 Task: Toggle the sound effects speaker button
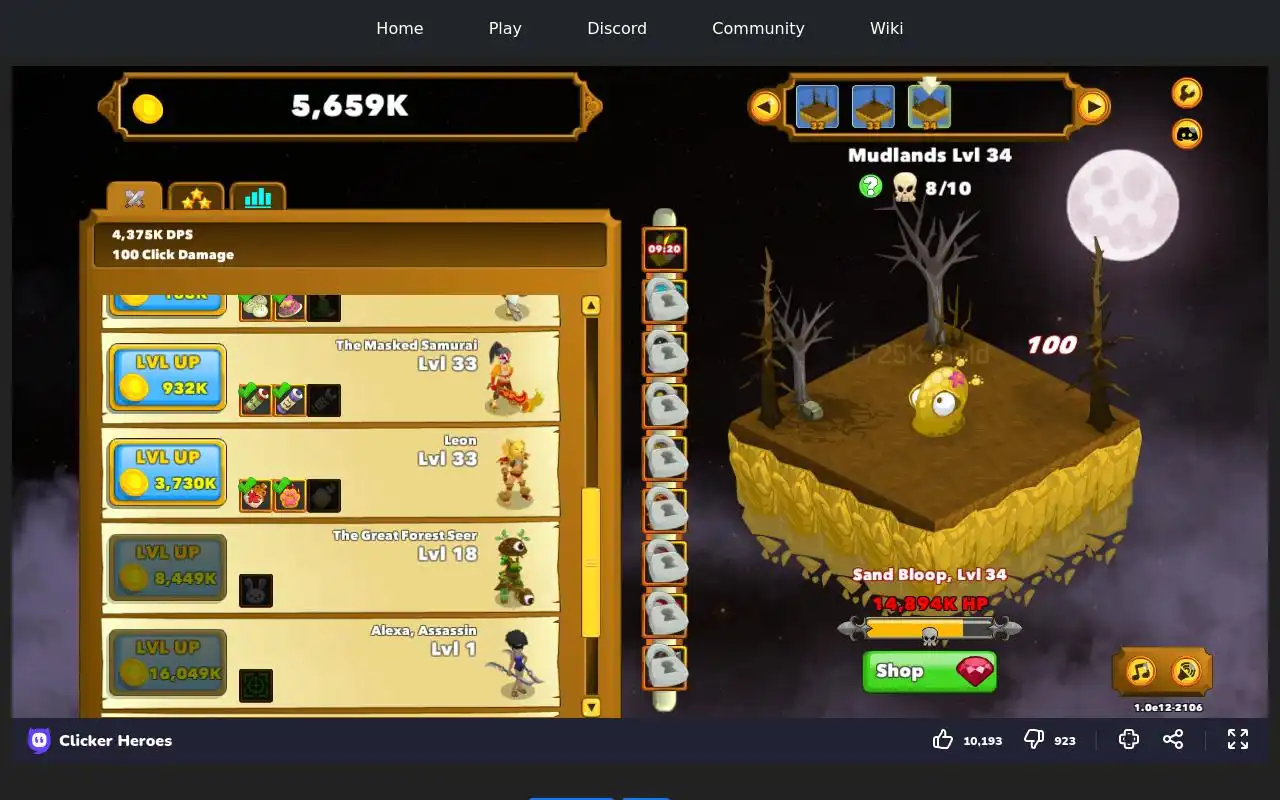pos(1185,671)
